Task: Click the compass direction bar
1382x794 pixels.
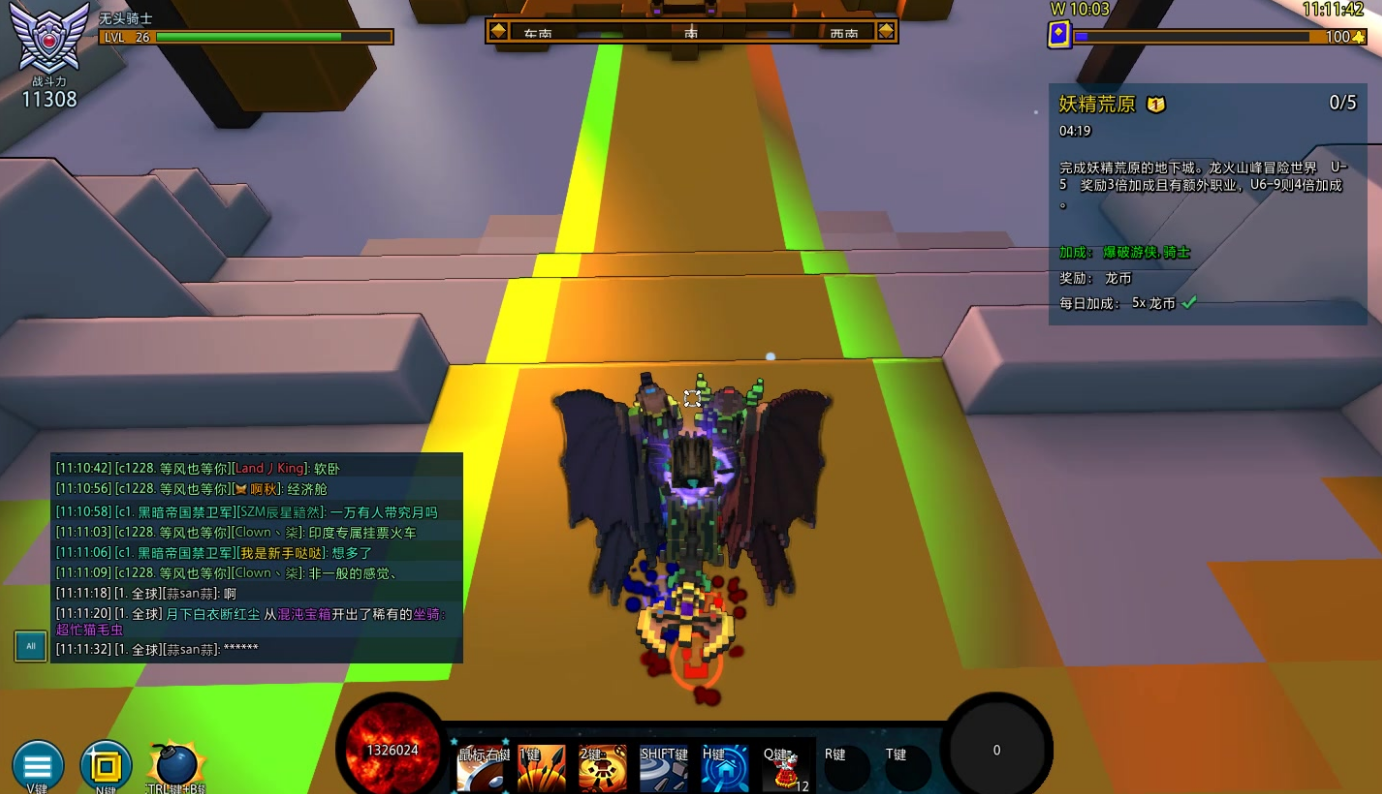Action: click(x=691, y=31)
